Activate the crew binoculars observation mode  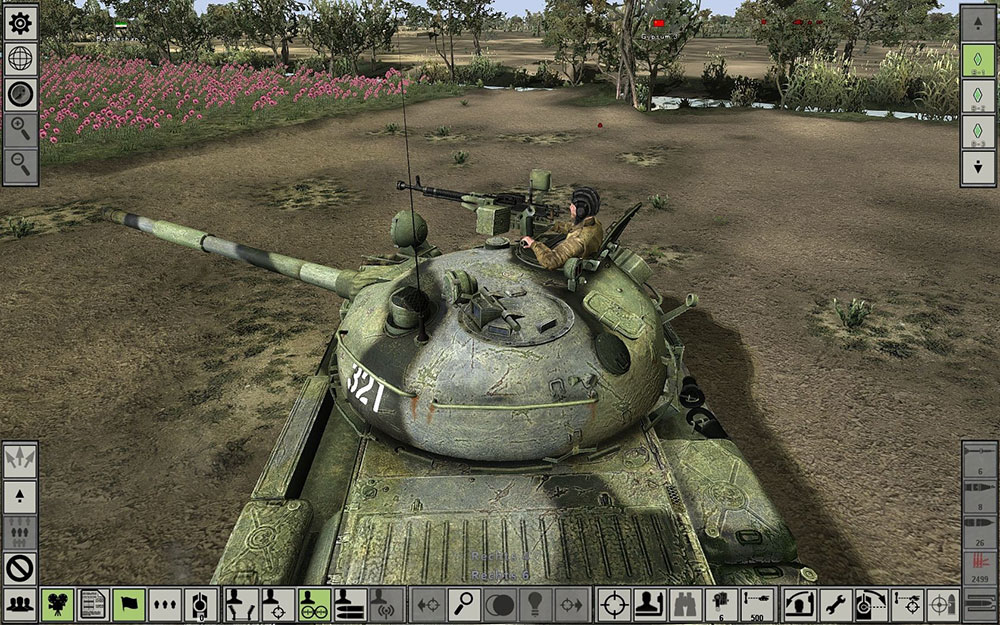(x=685, y=604)
